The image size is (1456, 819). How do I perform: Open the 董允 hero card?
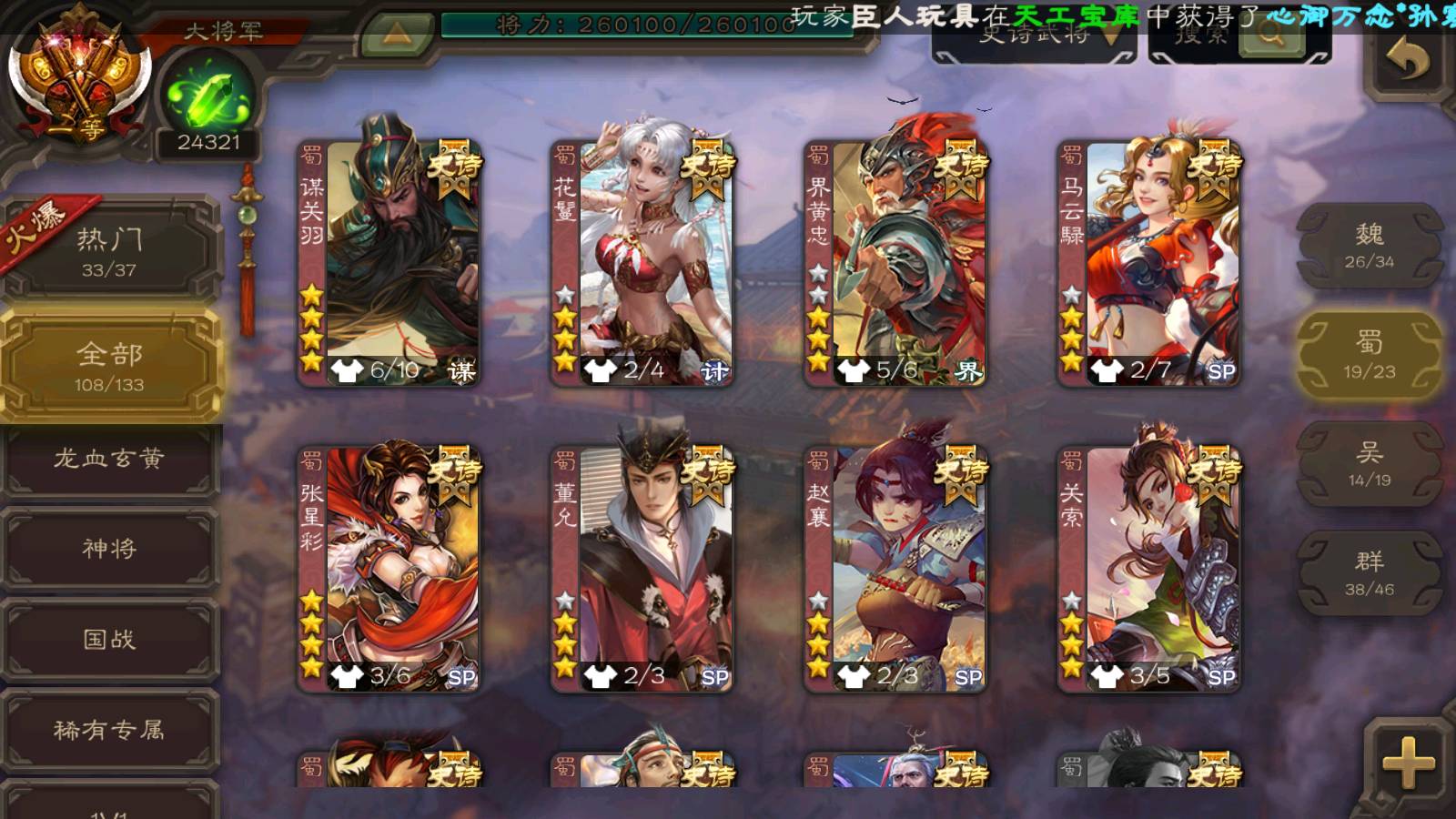pos(642,568)
